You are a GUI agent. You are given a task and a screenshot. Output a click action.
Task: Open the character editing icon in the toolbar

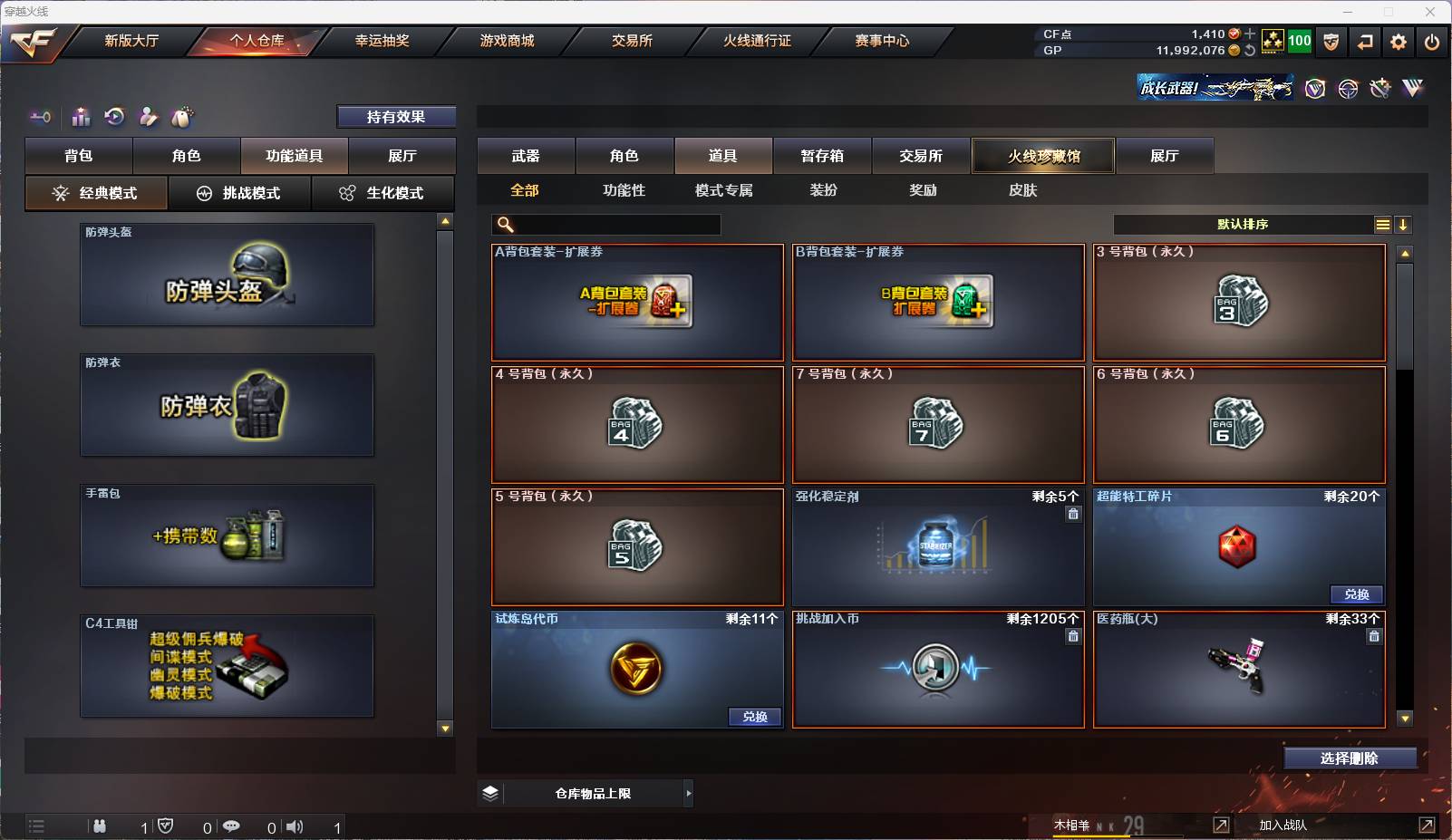[x=148, y=117]
